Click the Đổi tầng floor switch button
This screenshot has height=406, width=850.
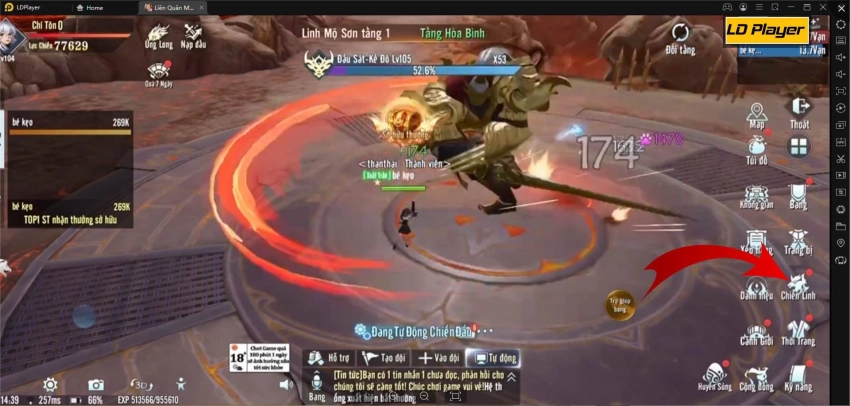679,37
